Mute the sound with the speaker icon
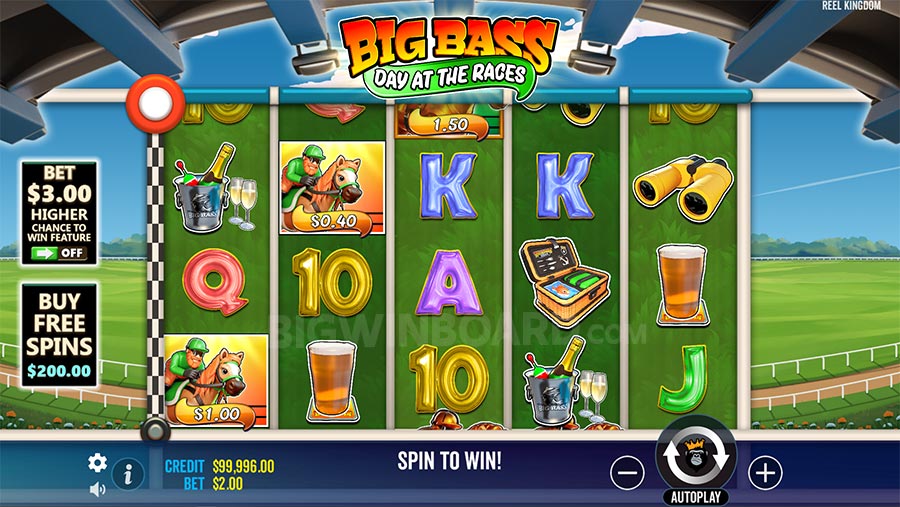The image size is (900, 507). [97, 489]
